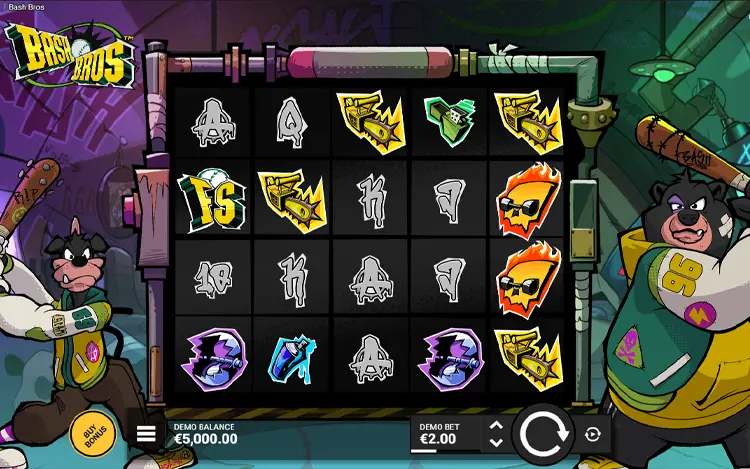750x469 pixels.
Task: Spin the reels with the circular arrow button
Action: pyautogui.click(x=545, y=434)
